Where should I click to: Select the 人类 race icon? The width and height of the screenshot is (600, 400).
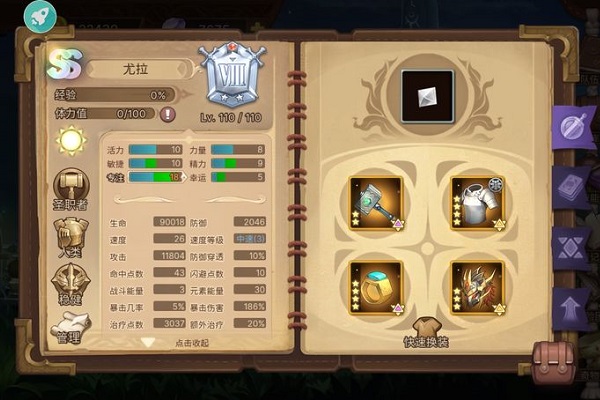[70, 236]
